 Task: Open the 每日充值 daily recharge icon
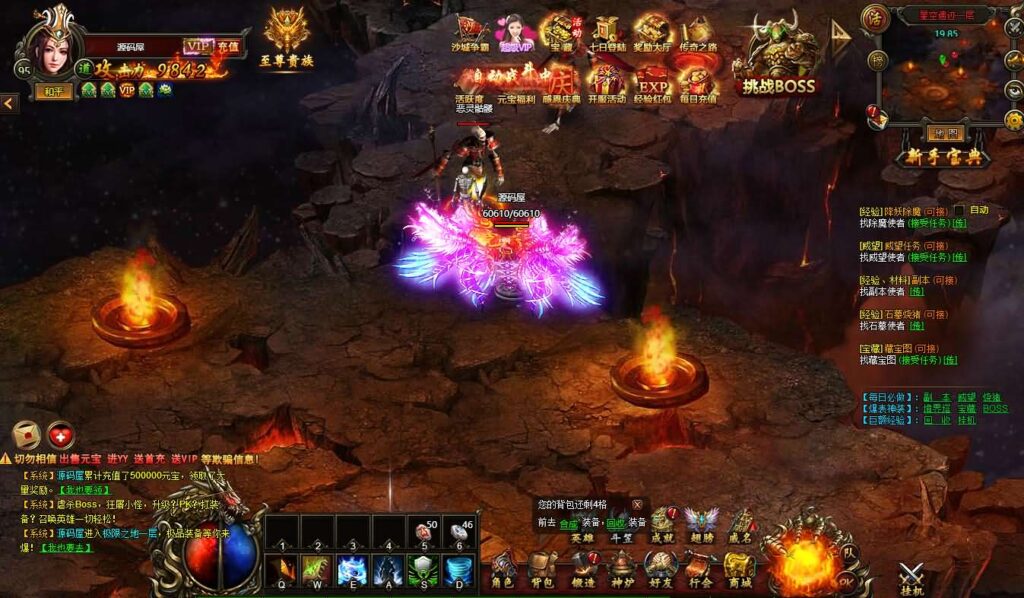(x=696, y=82)
